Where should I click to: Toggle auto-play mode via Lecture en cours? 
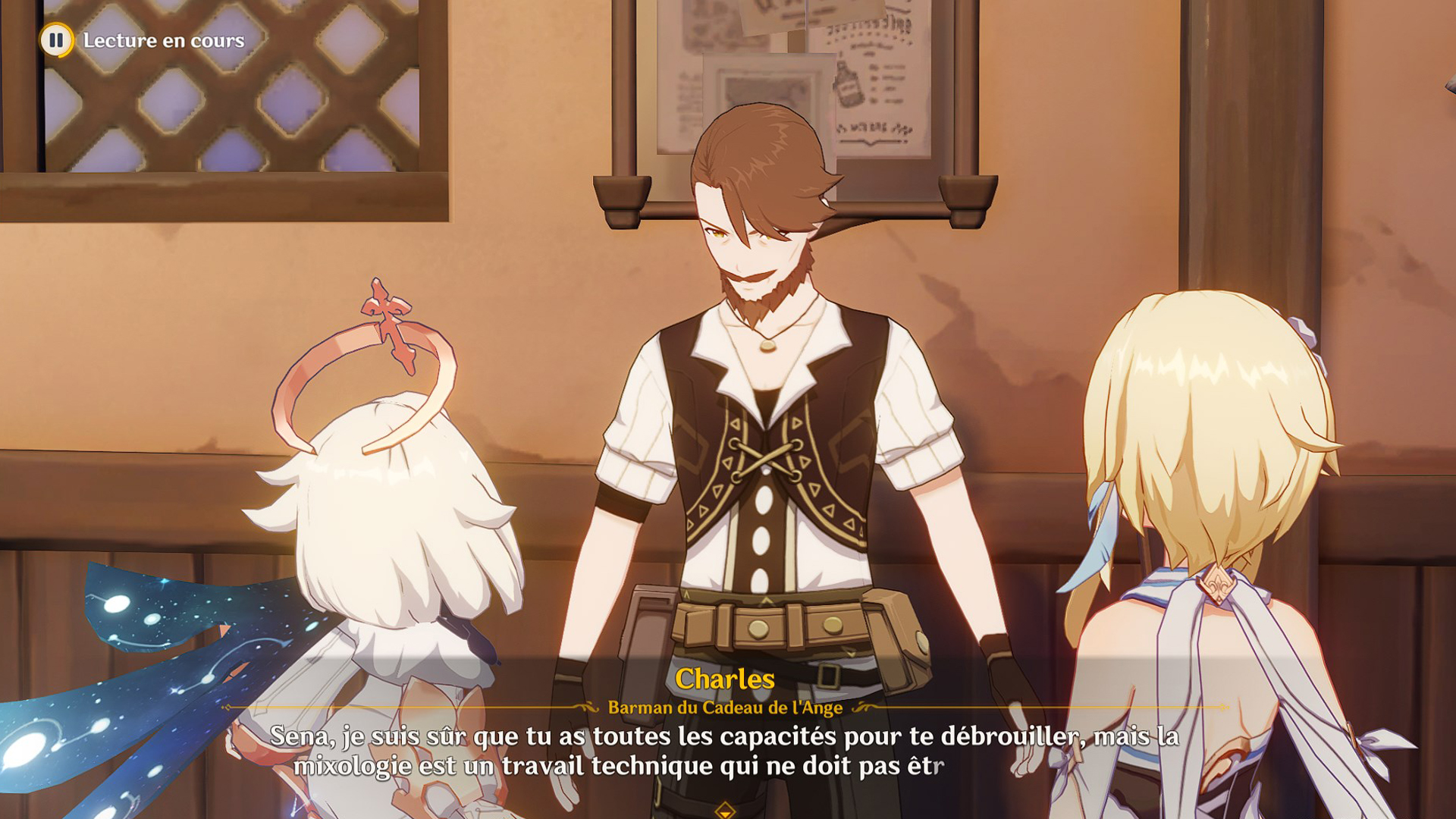click(x=163, y=42)
